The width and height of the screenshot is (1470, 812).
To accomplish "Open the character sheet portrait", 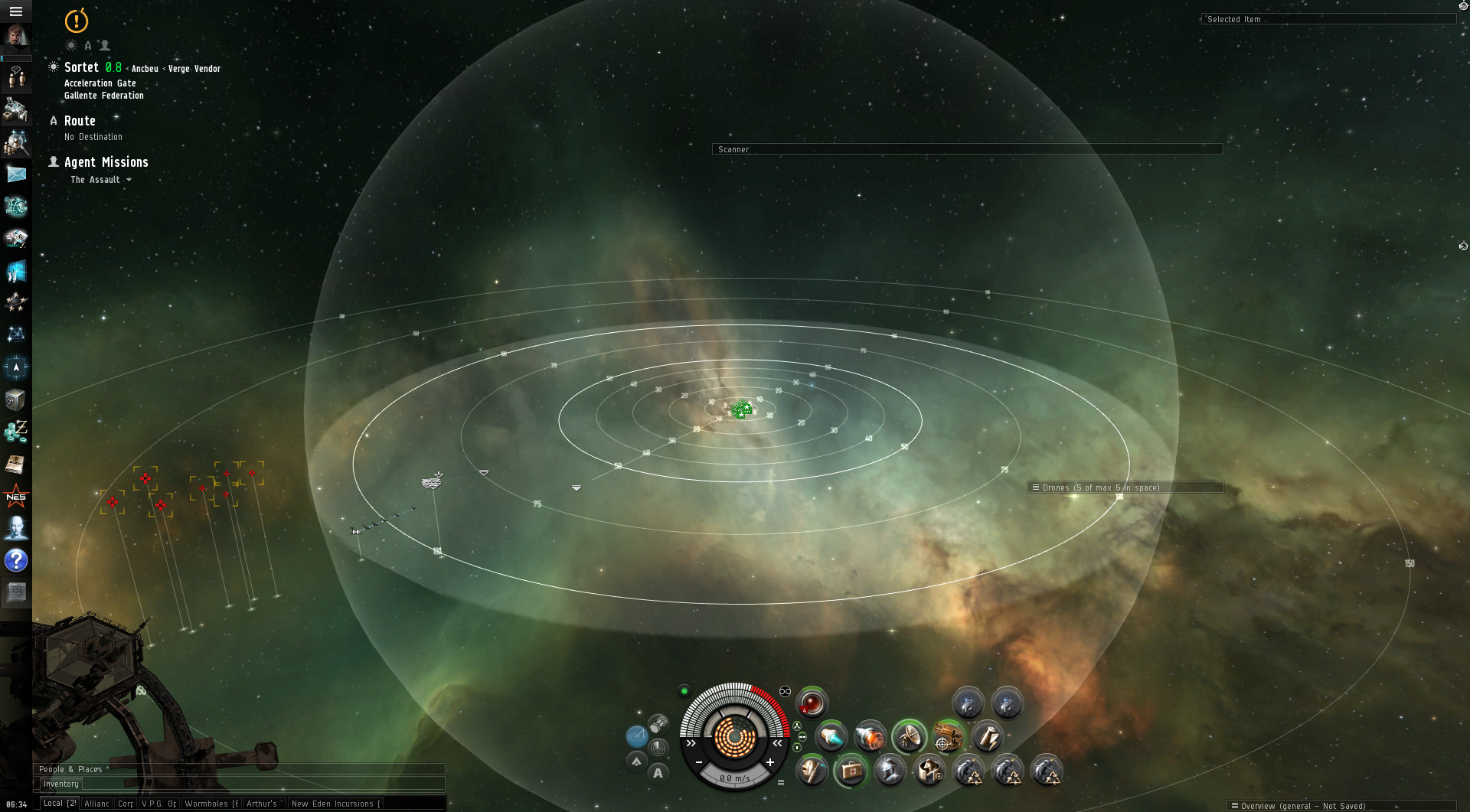I will click(x=15, y=37).
